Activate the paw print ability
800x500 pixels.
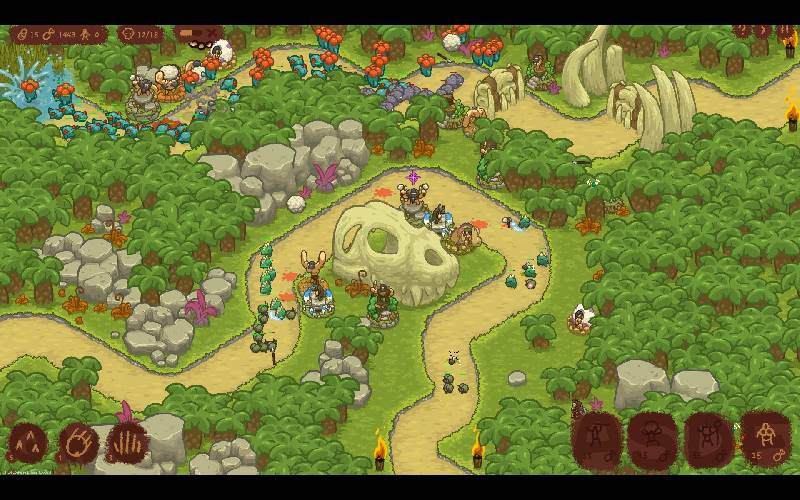pyautogui.click(x=79, y=442)
